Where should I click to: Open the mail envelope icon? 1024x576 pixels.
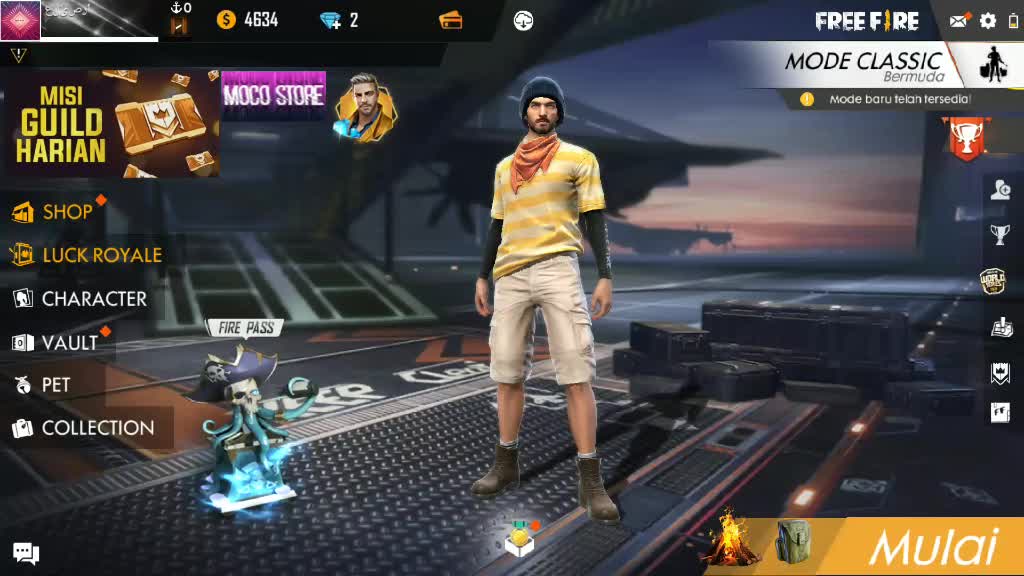[x=959, y=21]
